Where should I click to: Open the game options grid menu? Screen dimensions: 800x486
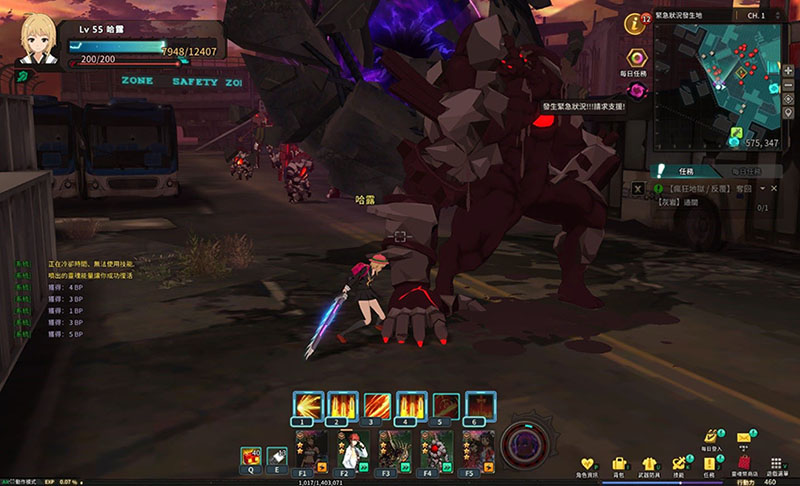click(776, 464)
